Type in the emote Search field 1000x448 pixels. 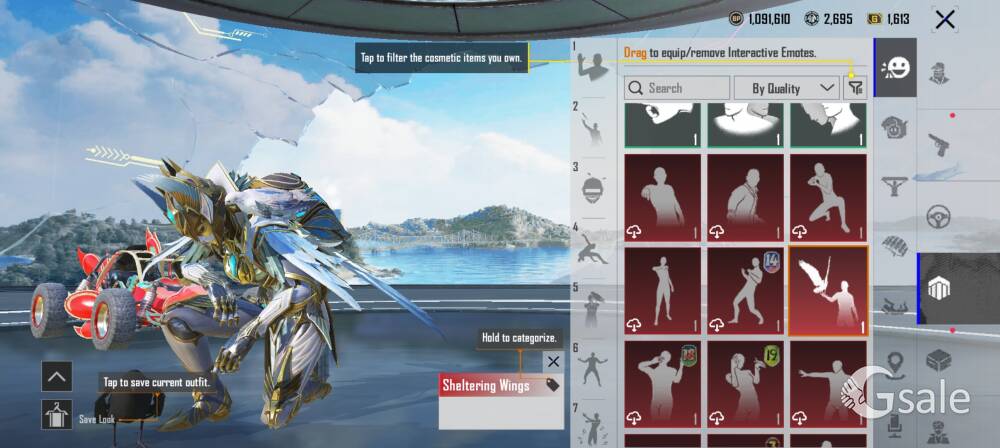click(678, 88)
